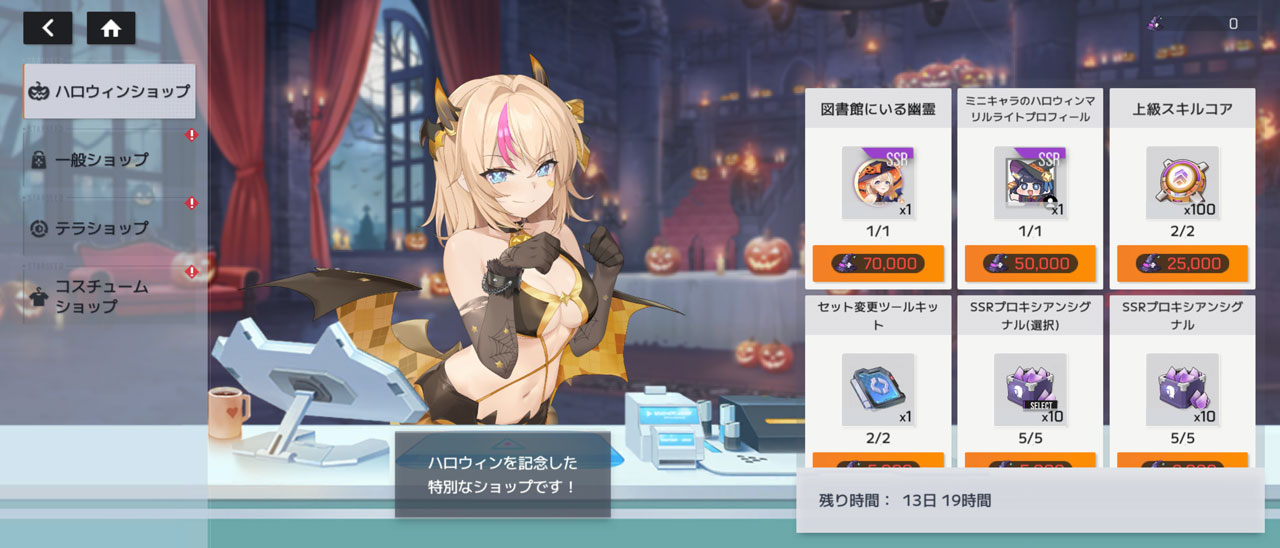The width and height of the screenshot is (1280, 548).
Task: Pick the SSRプロキシアンシグナル(選択) SELECT box
Action: pos(1029,389)
